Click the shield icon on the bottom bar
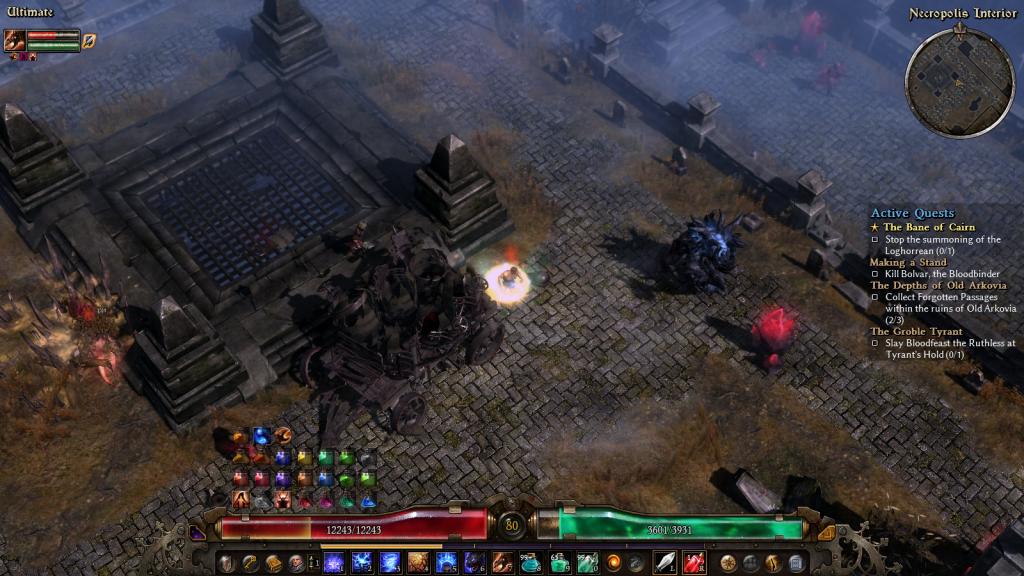The image size is (1024, 576). tap(227, 562)
